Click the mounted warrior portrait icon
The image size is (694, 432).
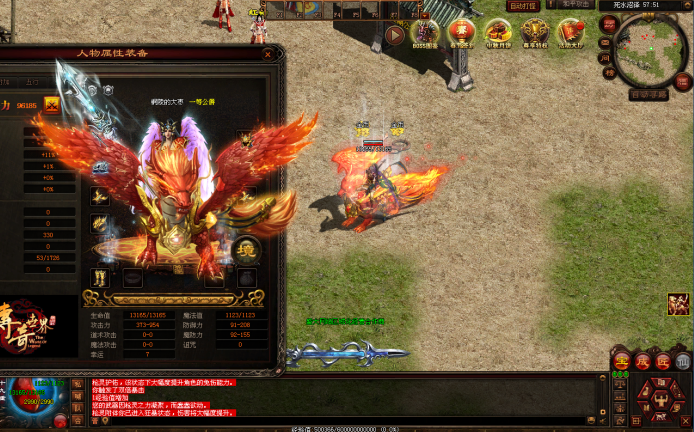tap(680, 304)
